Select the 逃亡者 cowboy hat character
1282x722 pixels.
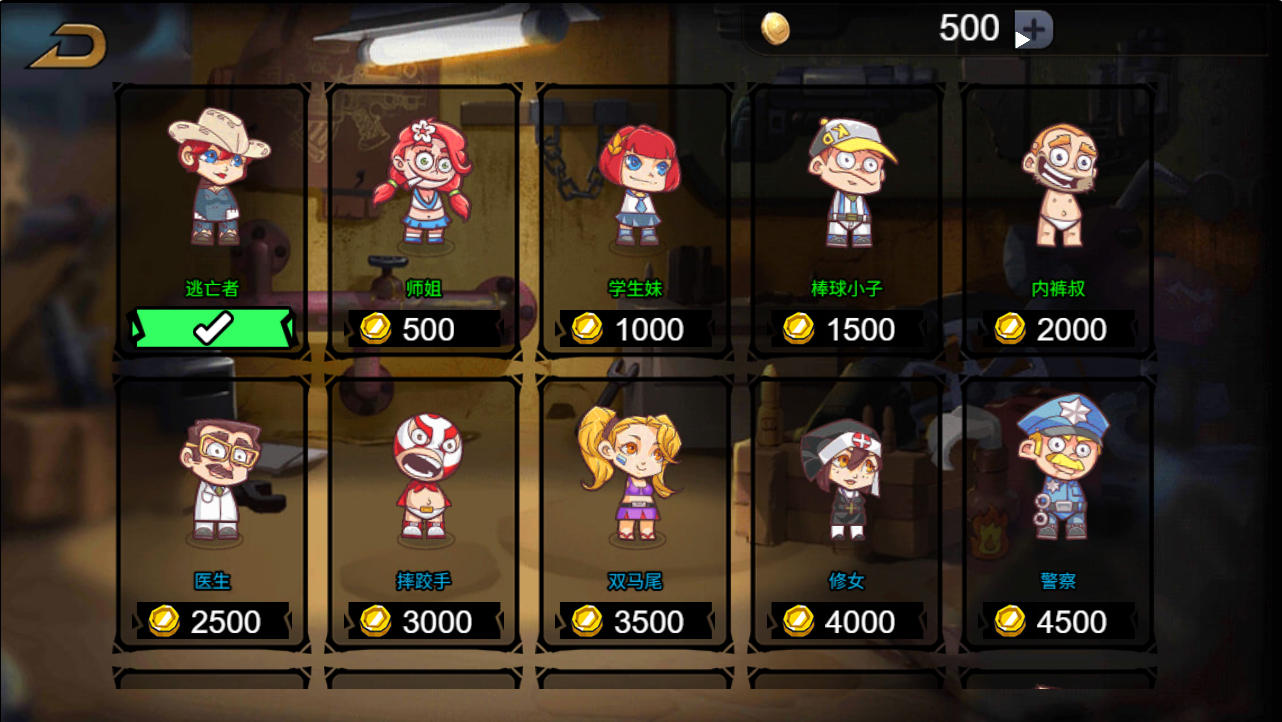click(x=216, y=178)
